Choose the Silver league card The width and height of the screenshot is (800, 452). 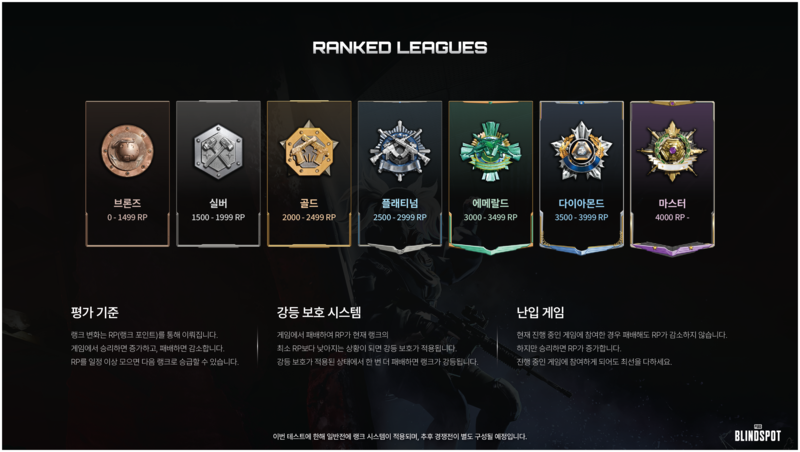tap(218, 172)
